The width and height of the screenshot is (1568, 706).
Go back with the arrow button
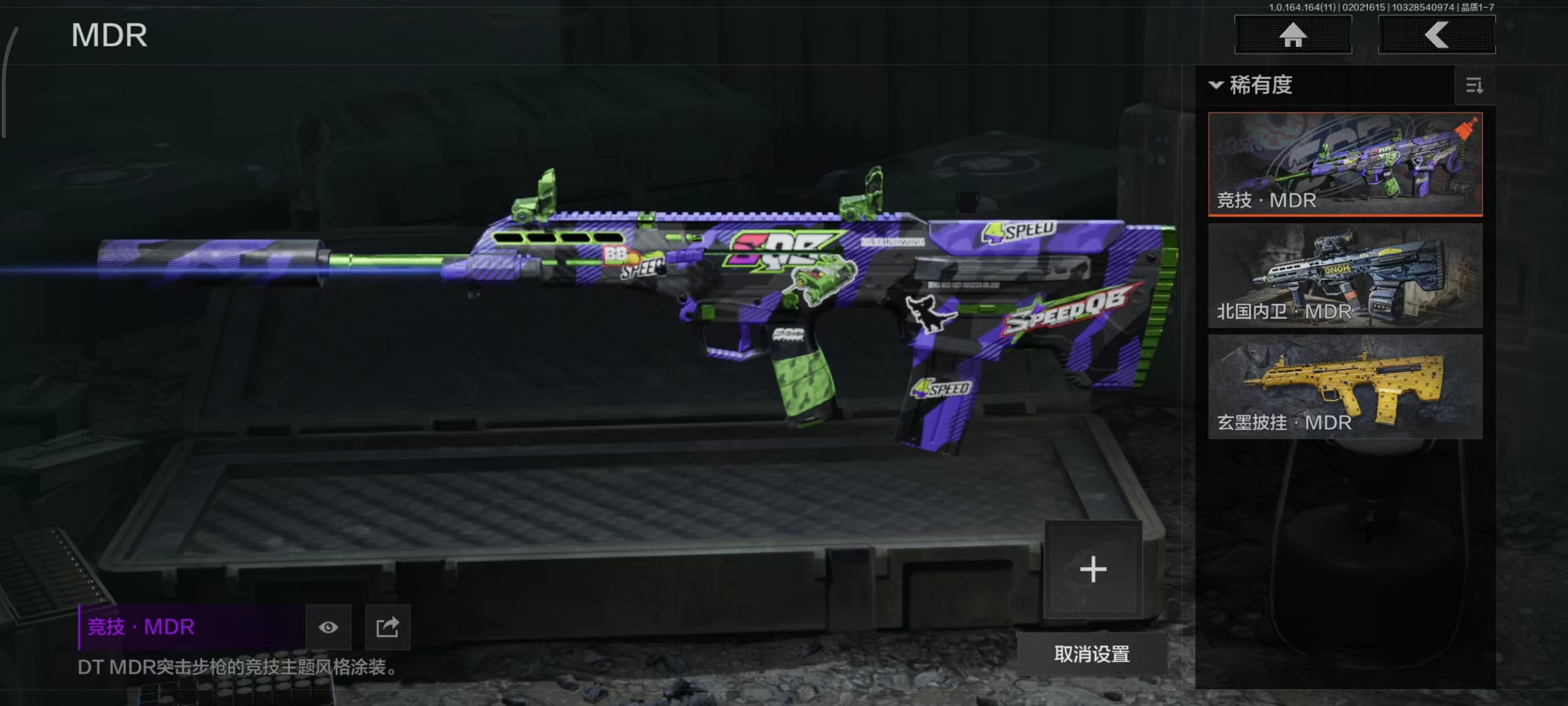(x=1437, y=35)
